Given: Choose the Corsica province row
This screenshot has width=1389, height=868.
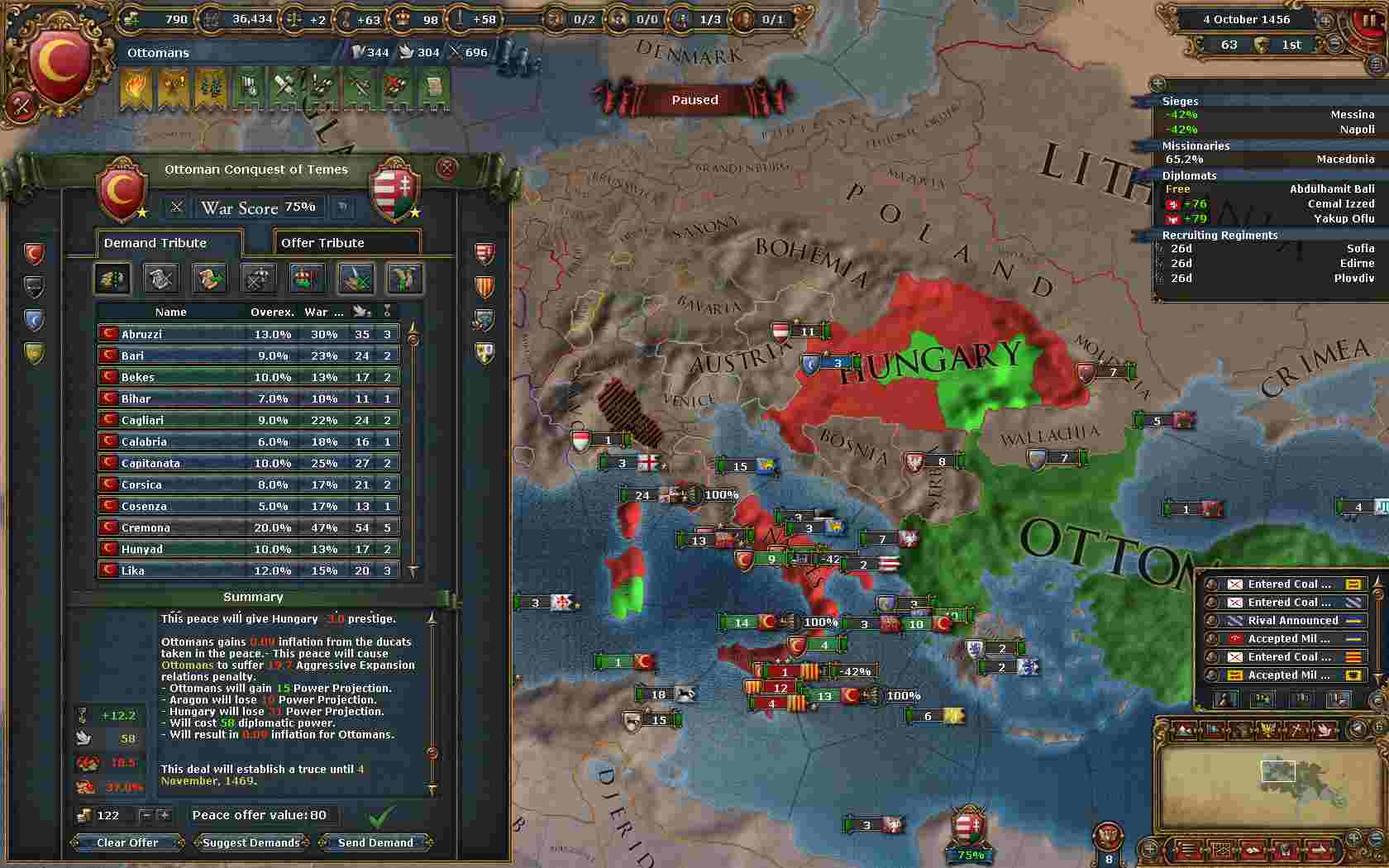Looking at the screenshot, I should tap(248, 484).
